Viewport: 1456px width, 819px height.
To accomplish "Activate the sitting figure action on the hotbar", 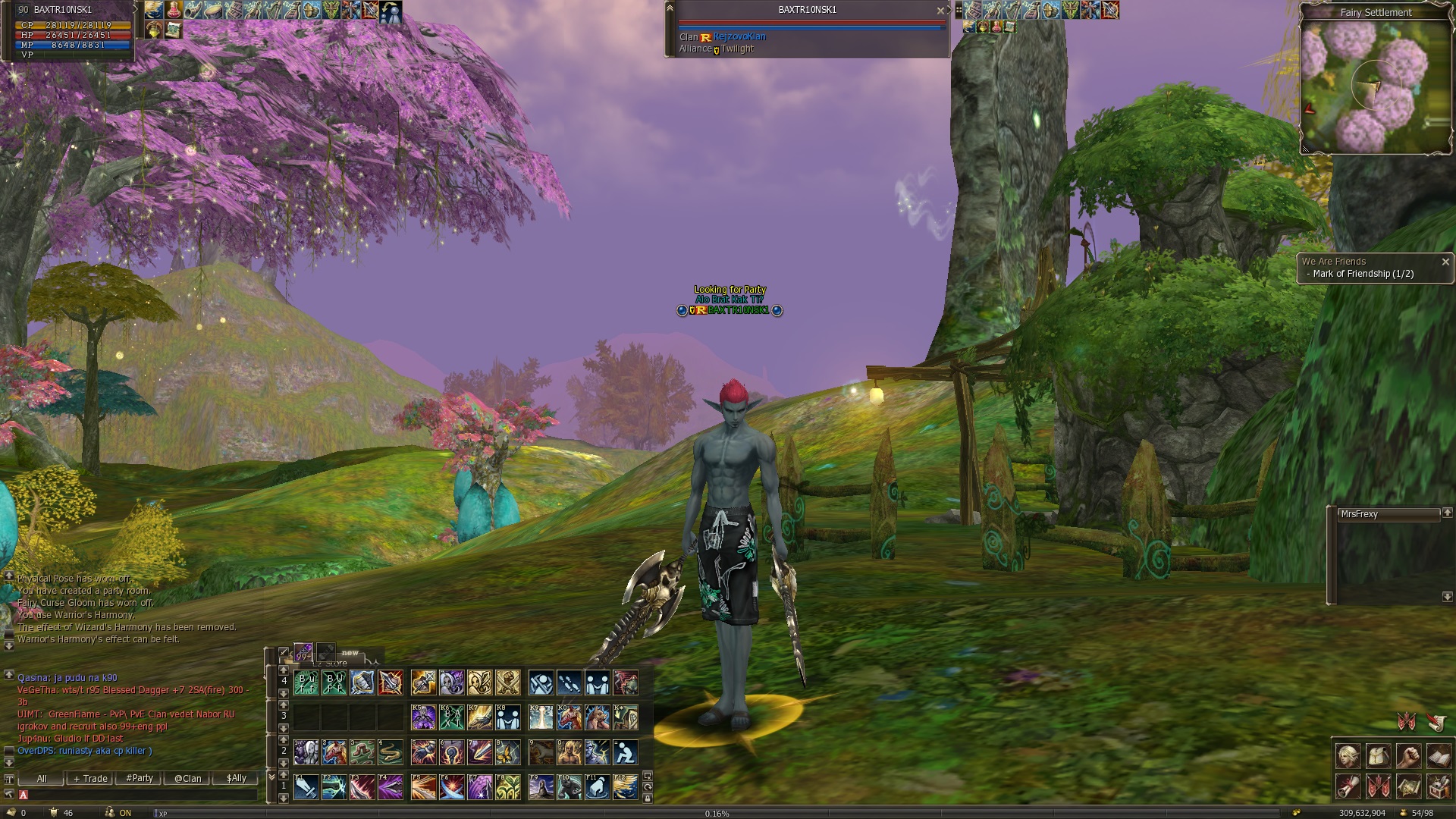I will 625,752.
